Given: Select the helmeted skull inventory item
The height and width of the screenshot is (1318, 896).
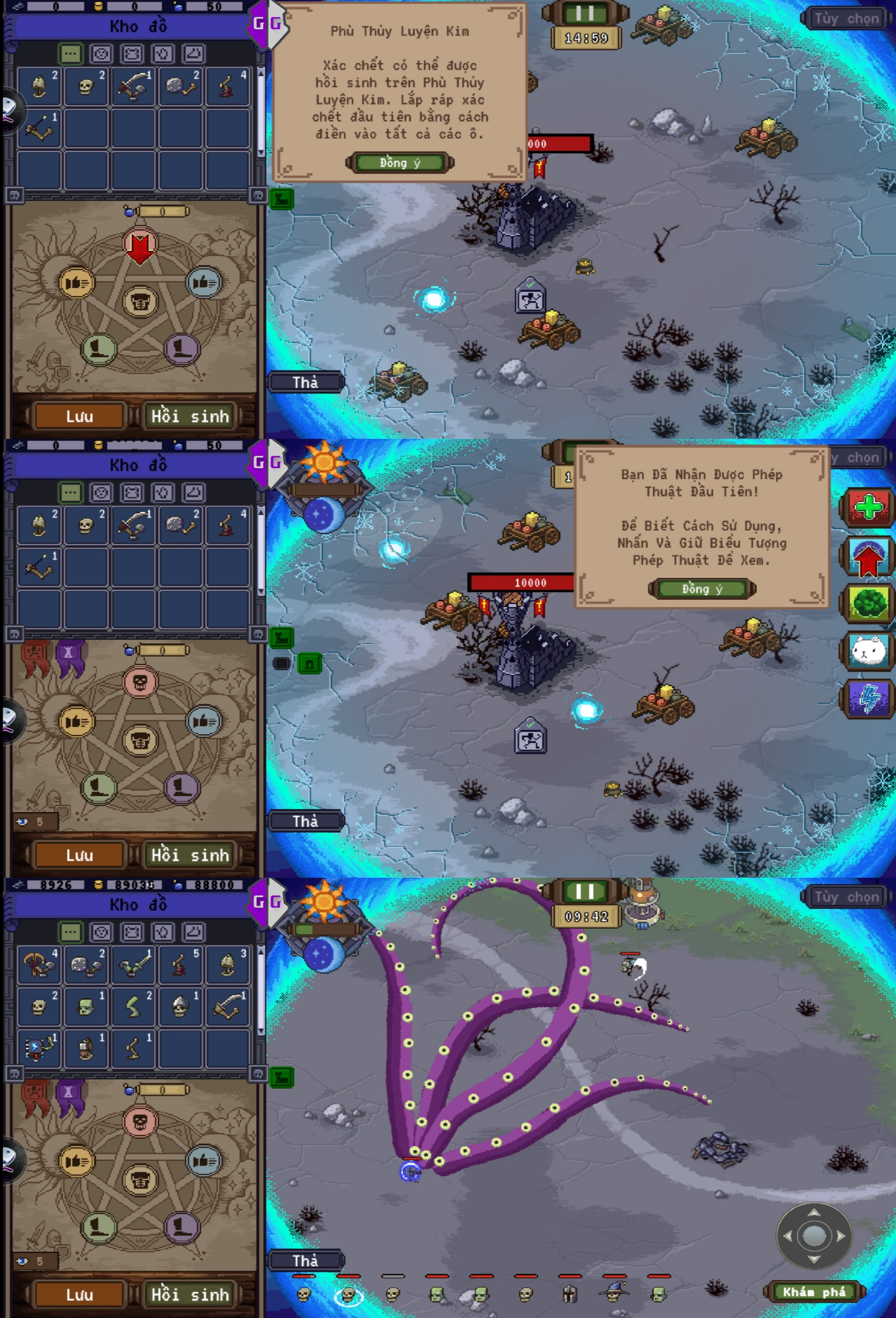Looking at the screenshot, I should pyautogui.click(x=180, y=1007).
